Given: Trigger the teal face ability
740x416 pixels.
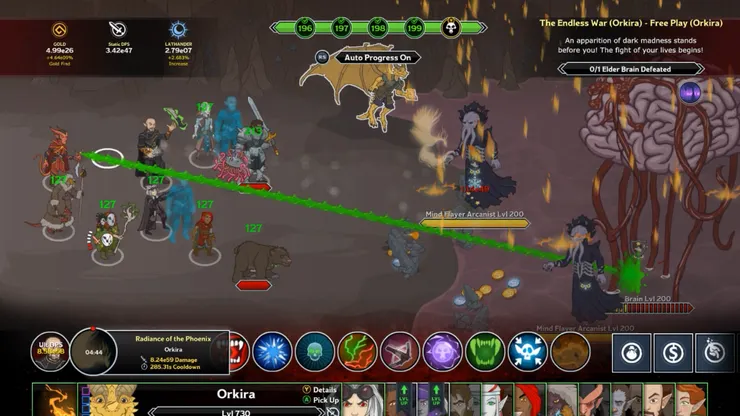Looking at the screenshot, I should tap(314, 352).
